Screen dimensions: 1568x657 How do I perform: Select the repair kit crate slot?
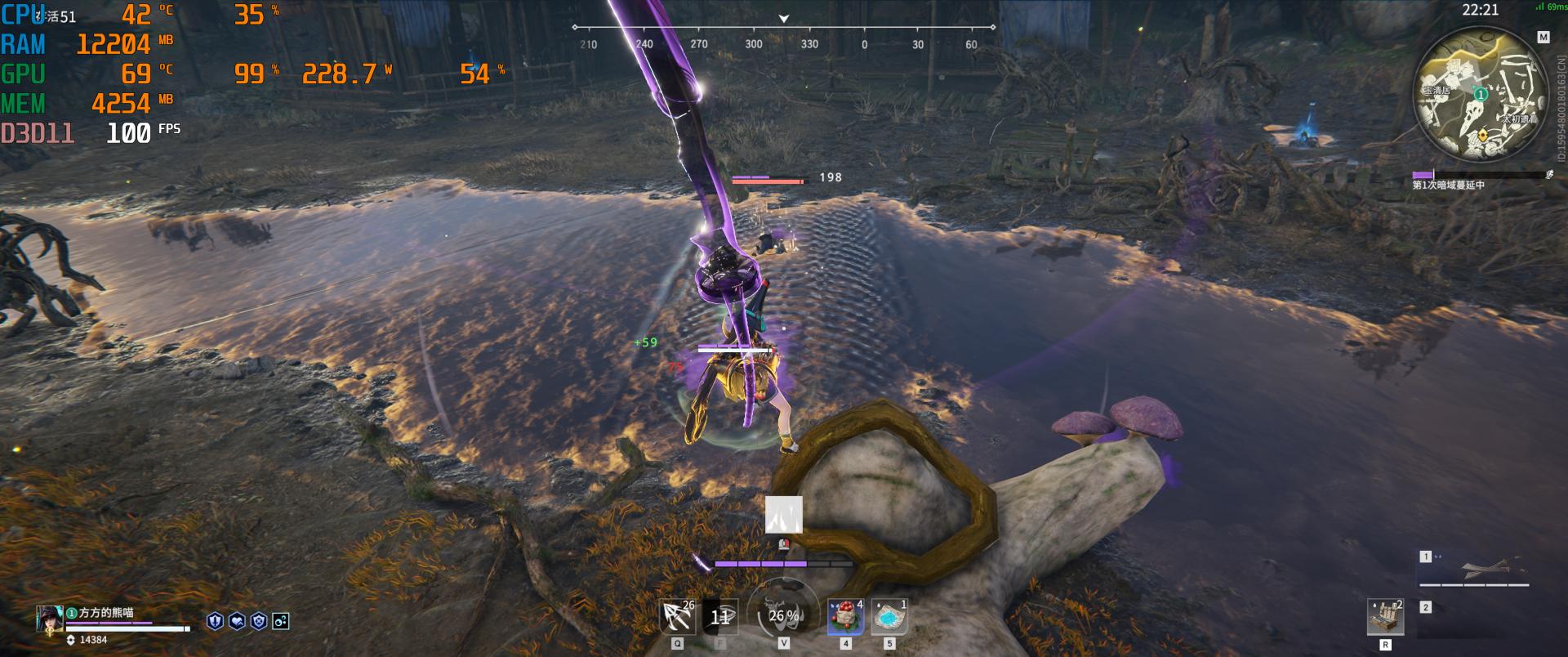coord(1385,617)
